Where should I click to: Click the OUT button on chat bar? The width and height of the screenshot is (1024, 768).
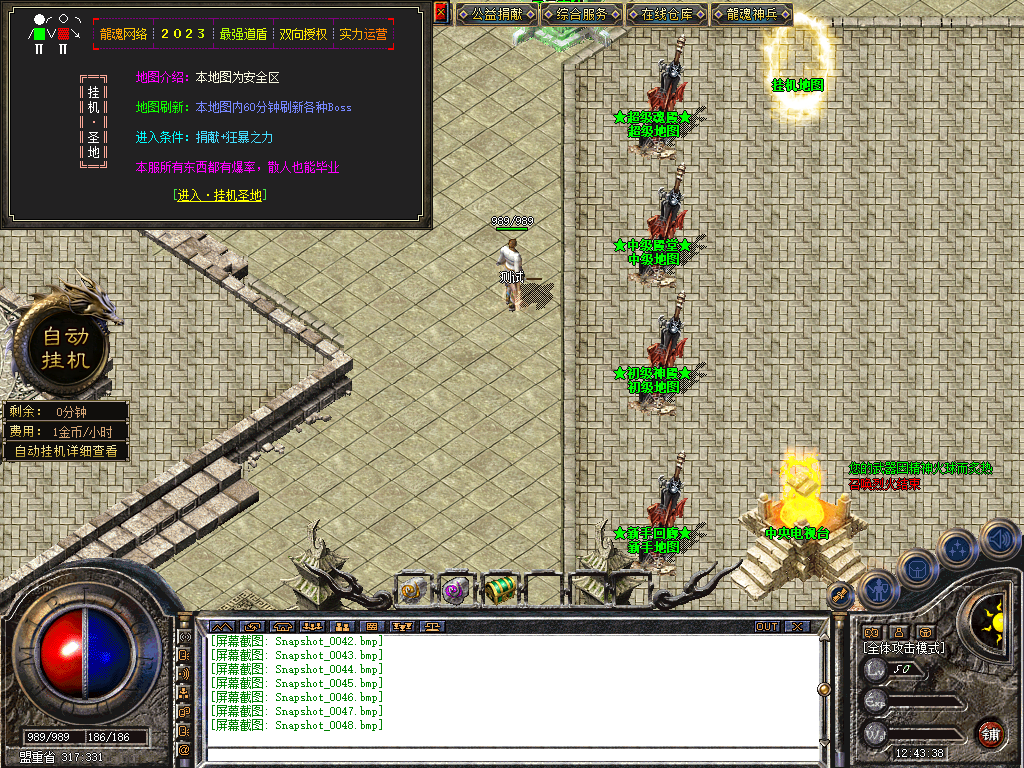(767, 627)
